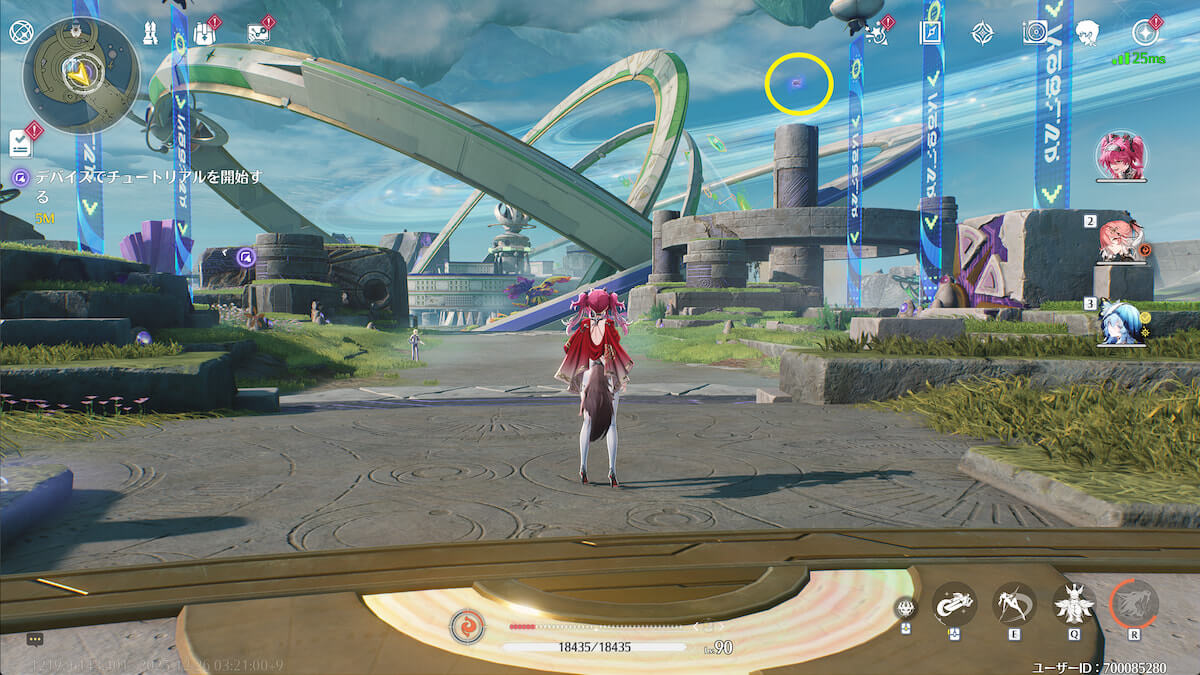Select the pink-haired active character portrait

click(x=1121, y=157)
